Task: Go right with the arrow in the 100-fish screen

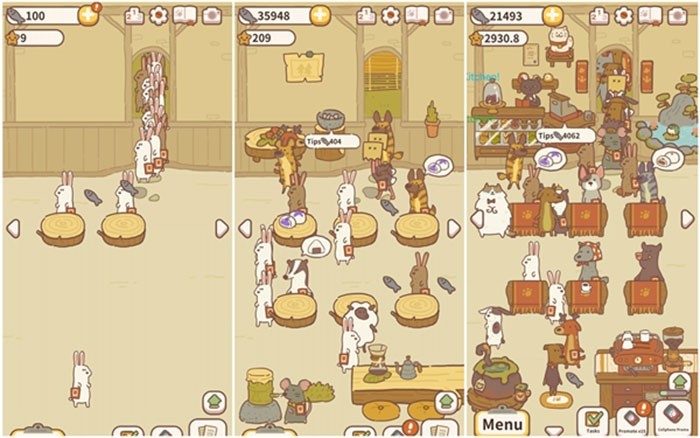Action: click(x=221, y=228)
